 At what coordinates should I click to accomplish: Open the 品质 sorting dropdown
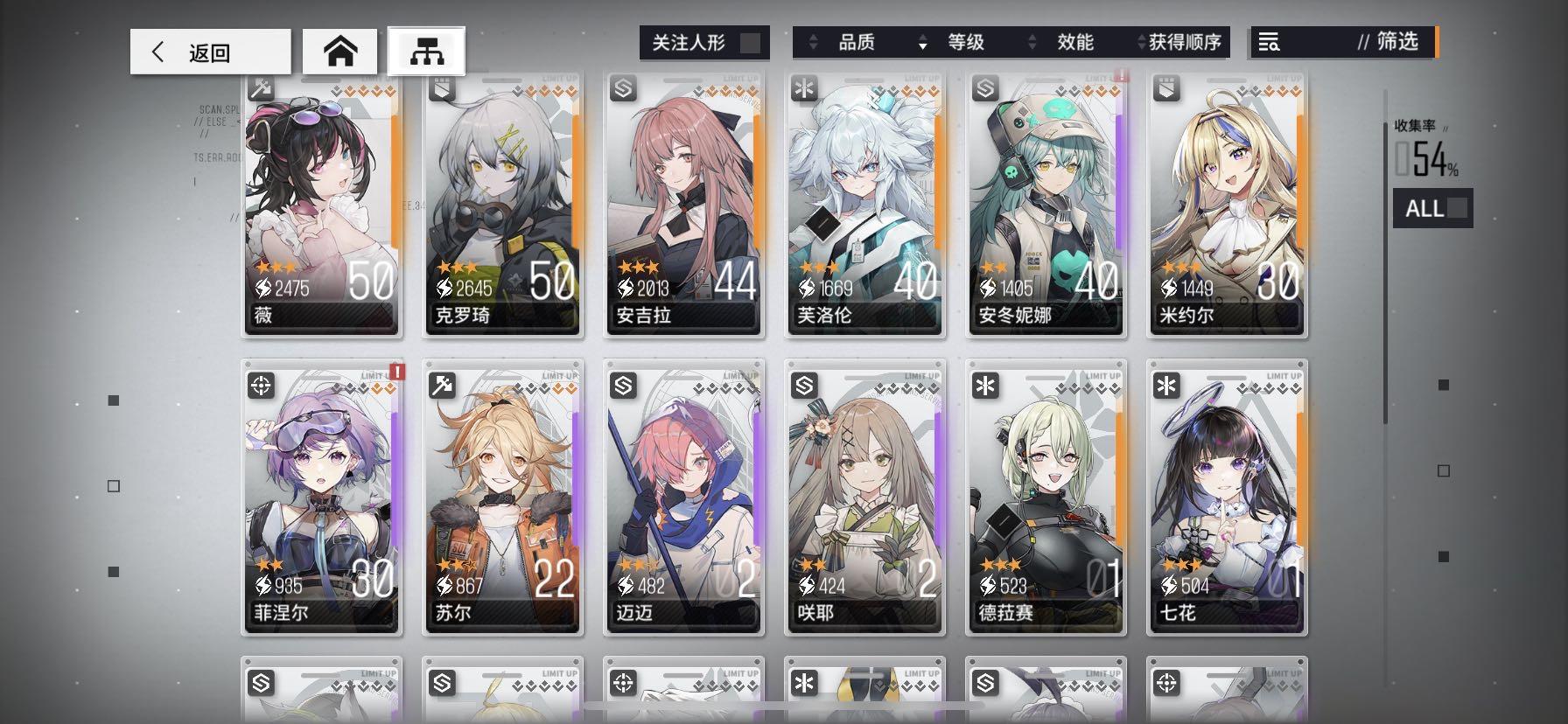coord(855,41)
